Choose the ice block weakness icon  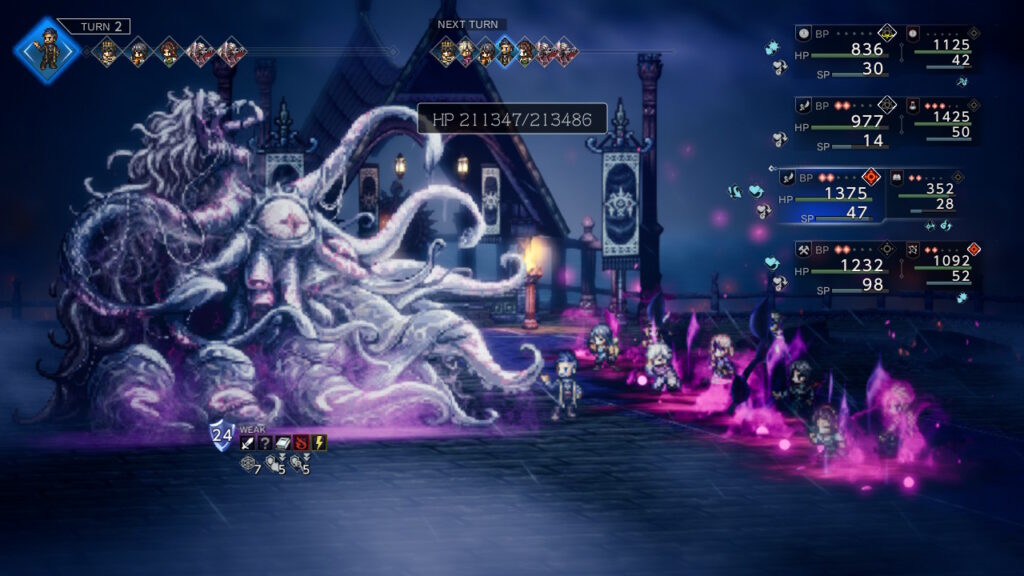[x=283, y=443]
